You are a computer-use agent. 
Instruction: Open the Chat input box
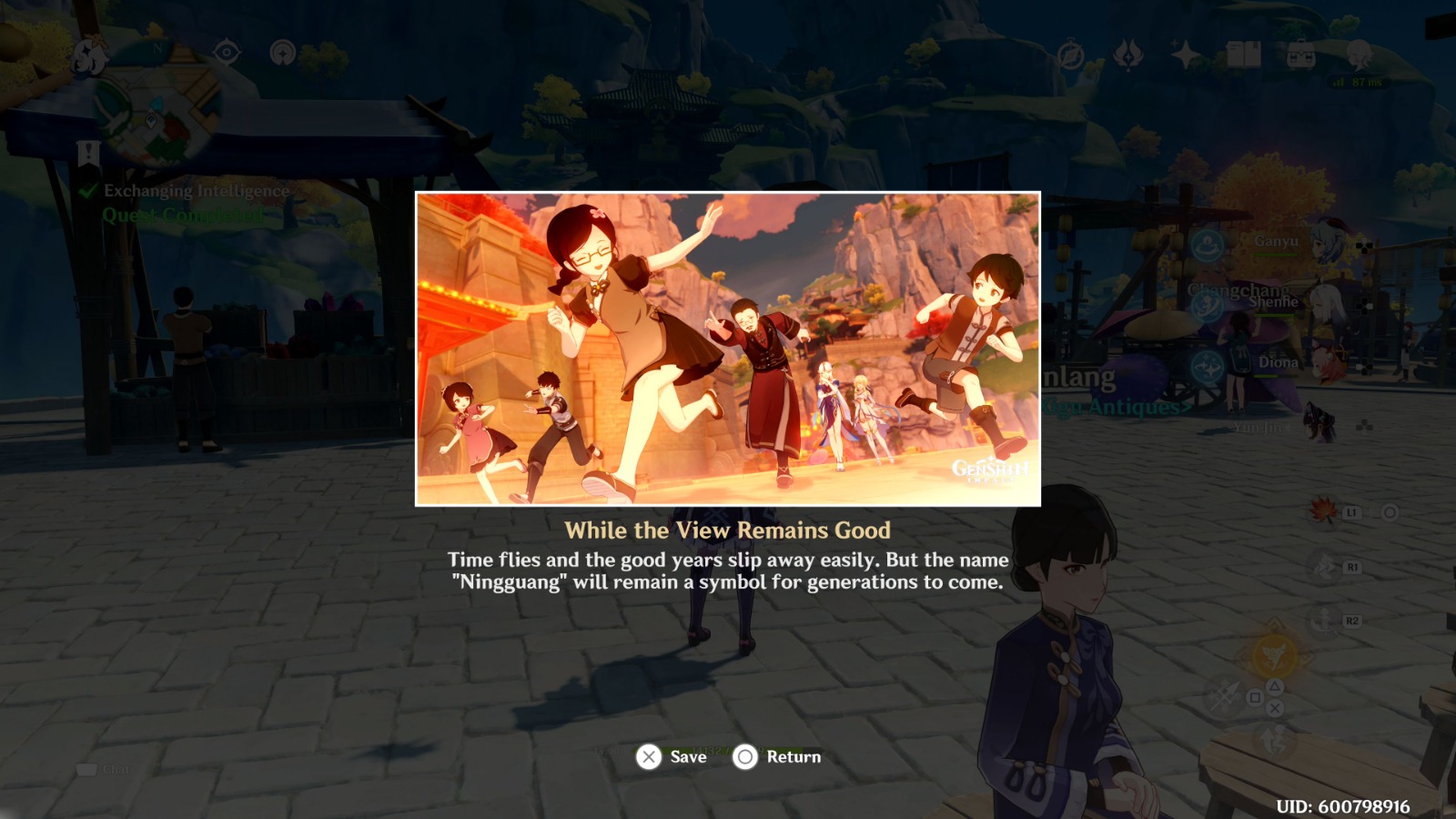105,769
